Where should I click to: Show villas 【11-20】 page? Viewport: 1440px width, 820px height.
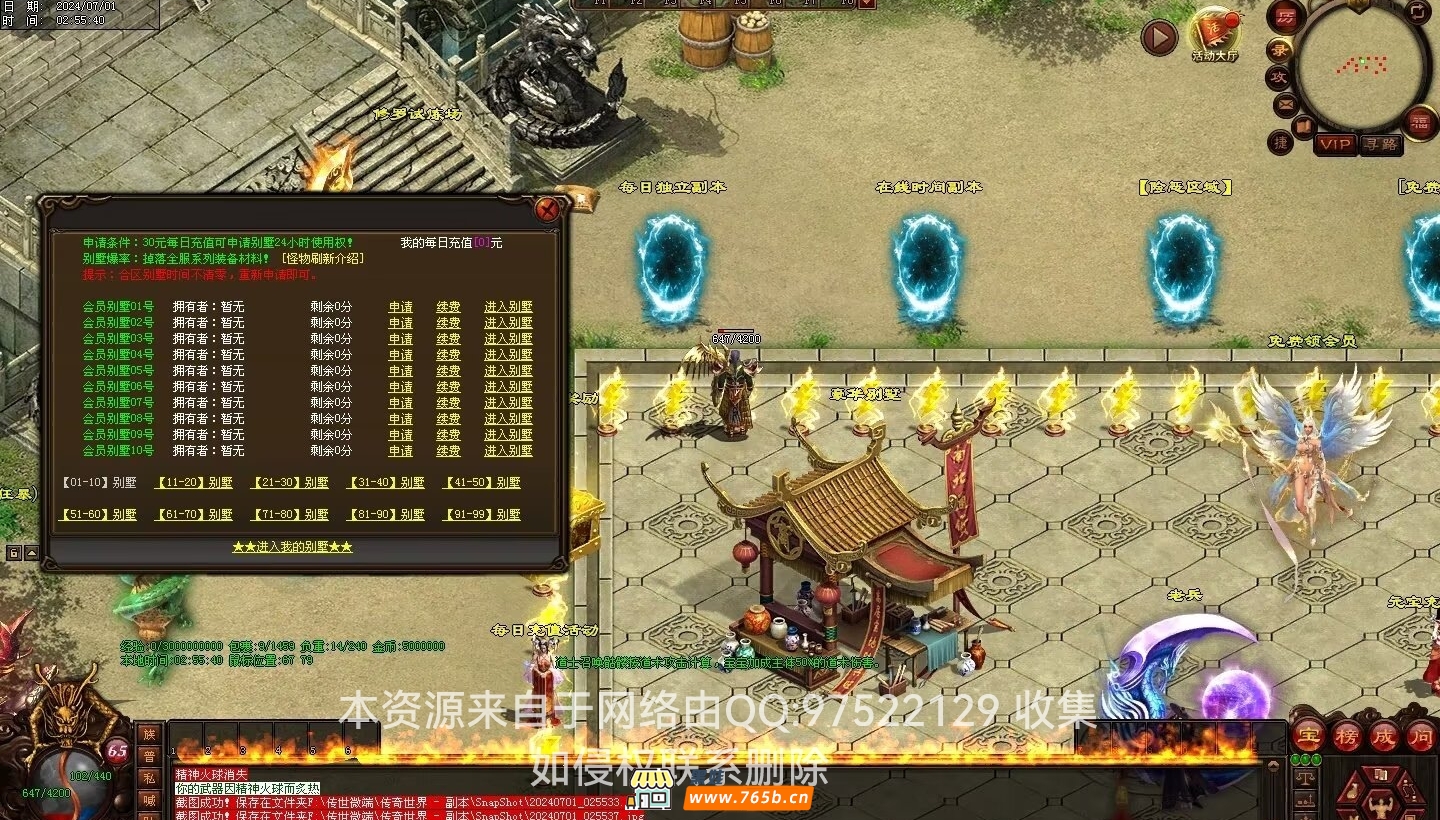click(x=194, y=483)
